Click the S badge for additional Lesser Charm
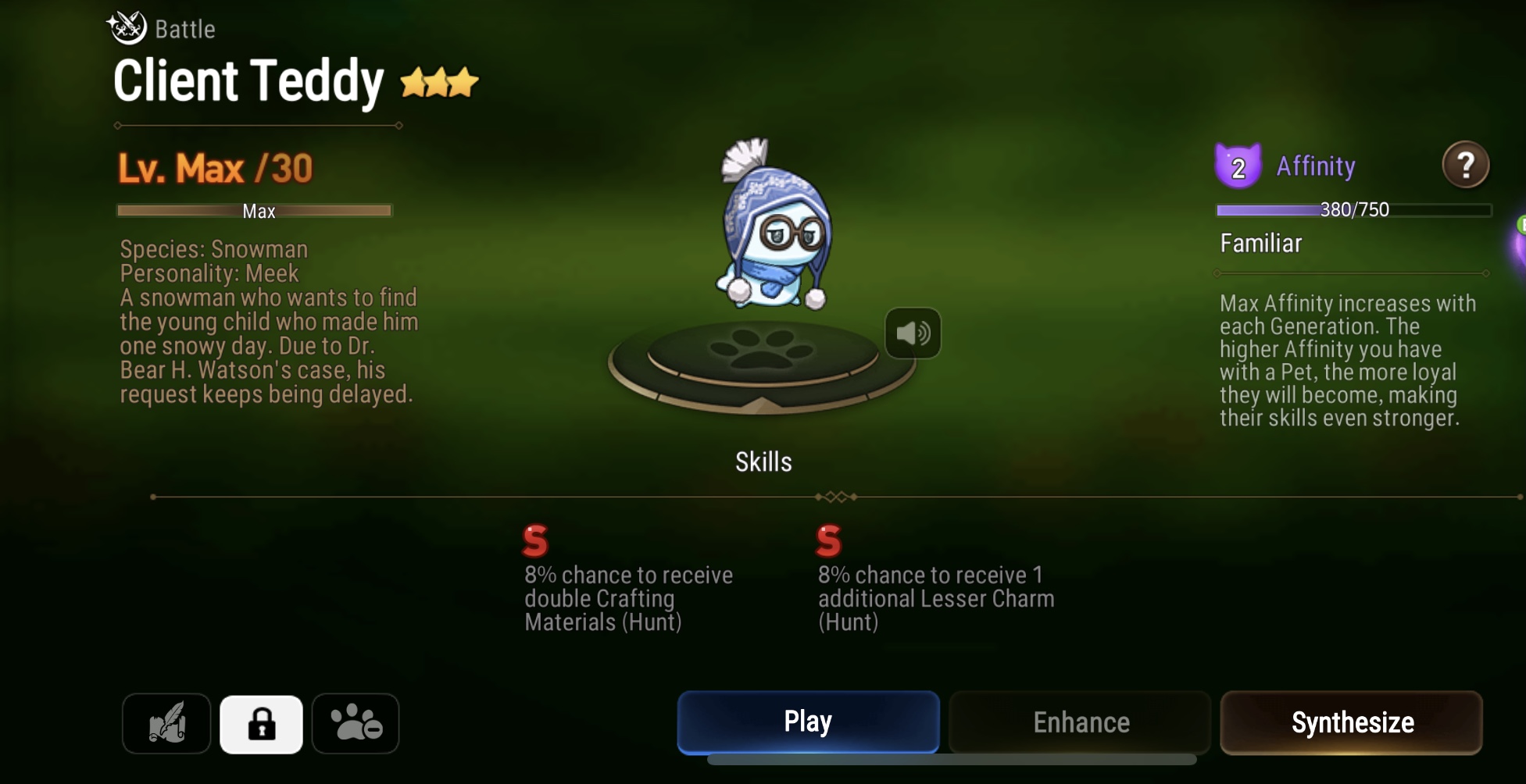1526x784 pixels. 830,540
